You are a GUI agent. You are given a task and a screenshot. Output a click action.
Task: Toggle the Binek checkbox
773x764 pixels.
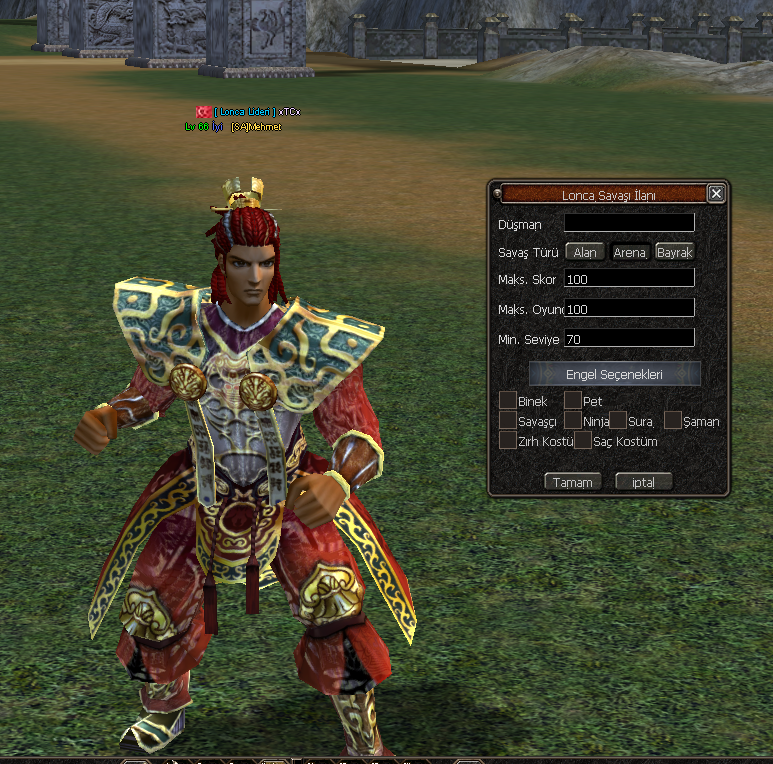(x=508, y=401)
